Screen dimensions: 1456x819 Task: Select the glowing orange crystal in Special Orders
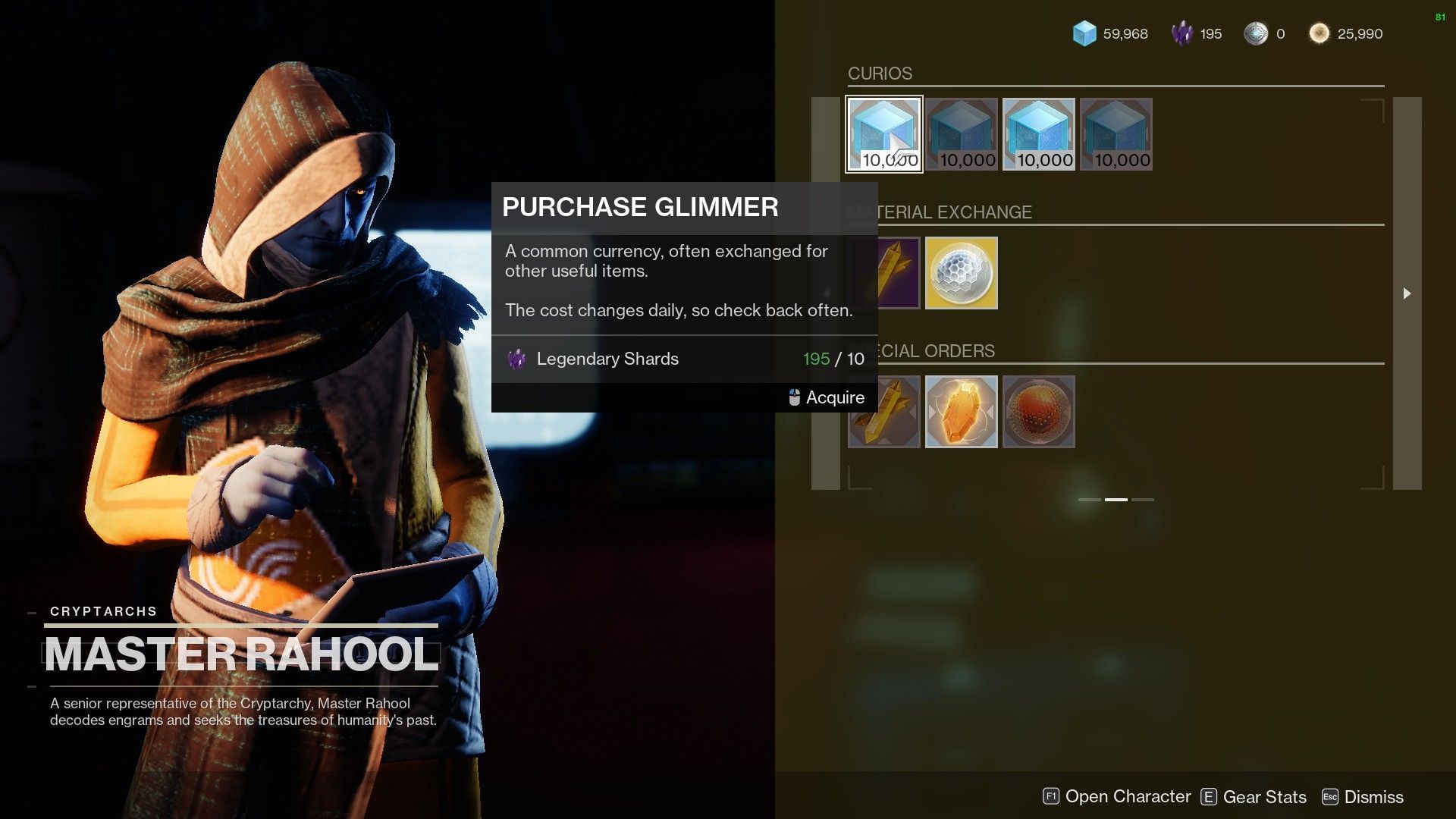coord(962,412)
